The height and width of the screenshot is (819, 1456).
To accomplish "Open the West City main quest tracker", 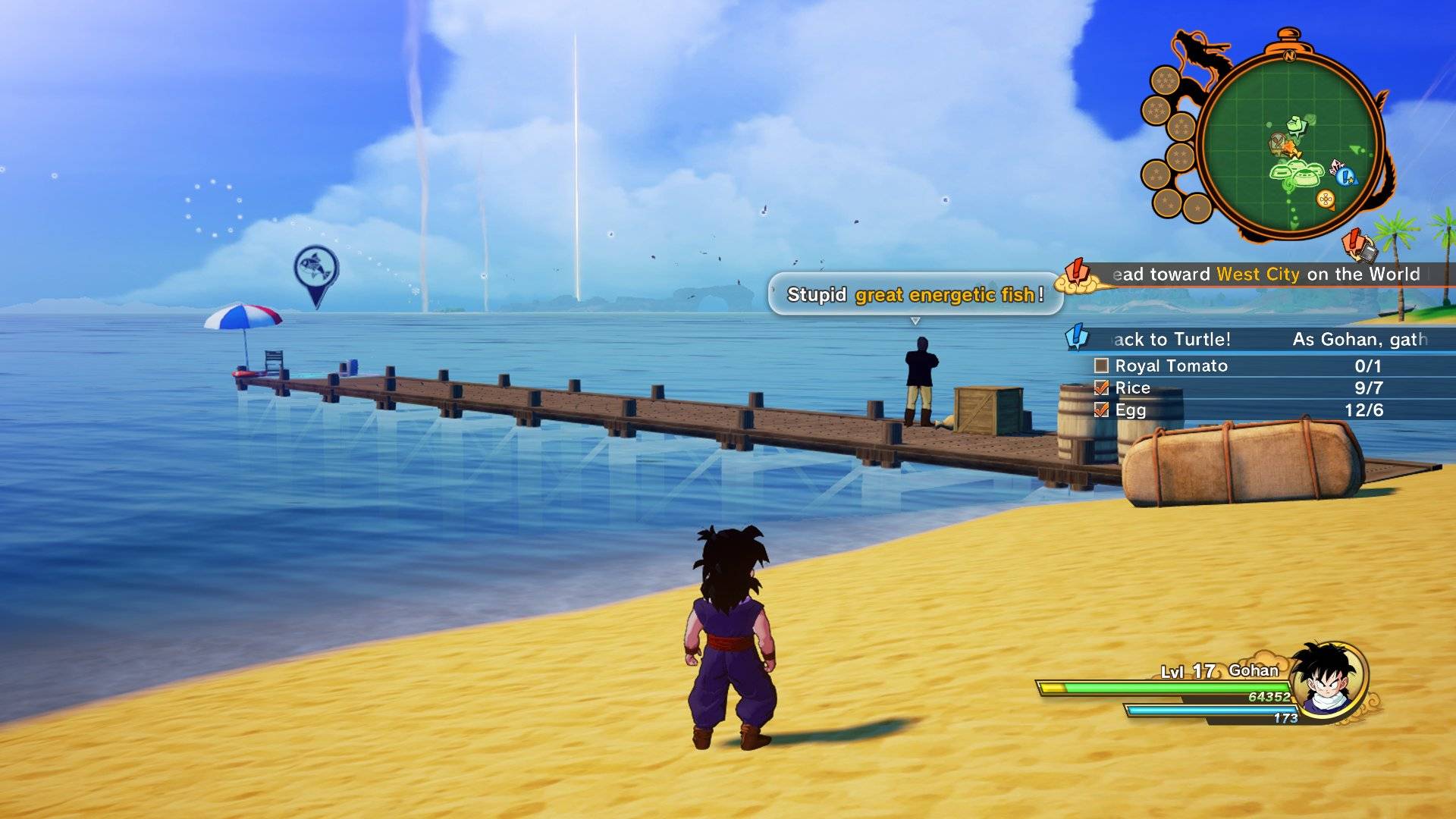I will coord(1266,275).
